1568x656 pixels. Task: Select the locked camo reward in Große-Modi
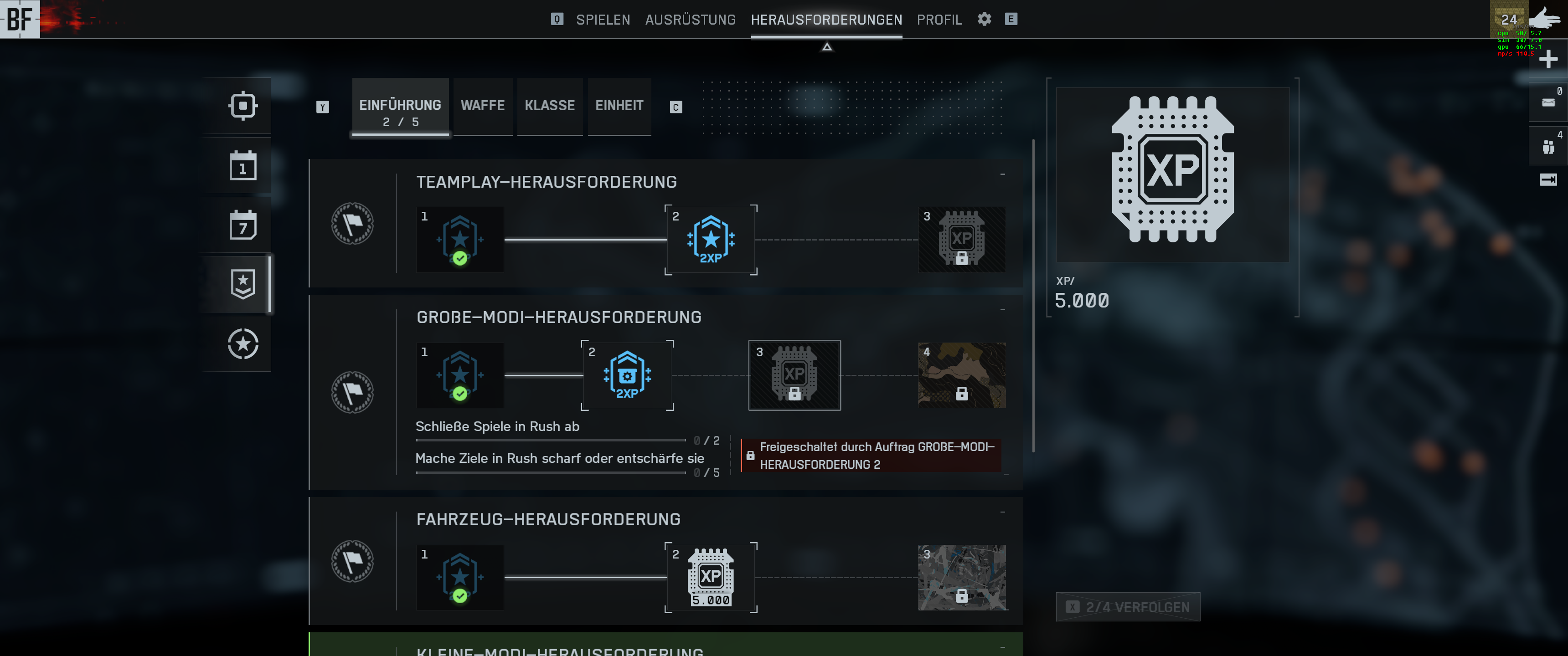(x=961, y=375)
